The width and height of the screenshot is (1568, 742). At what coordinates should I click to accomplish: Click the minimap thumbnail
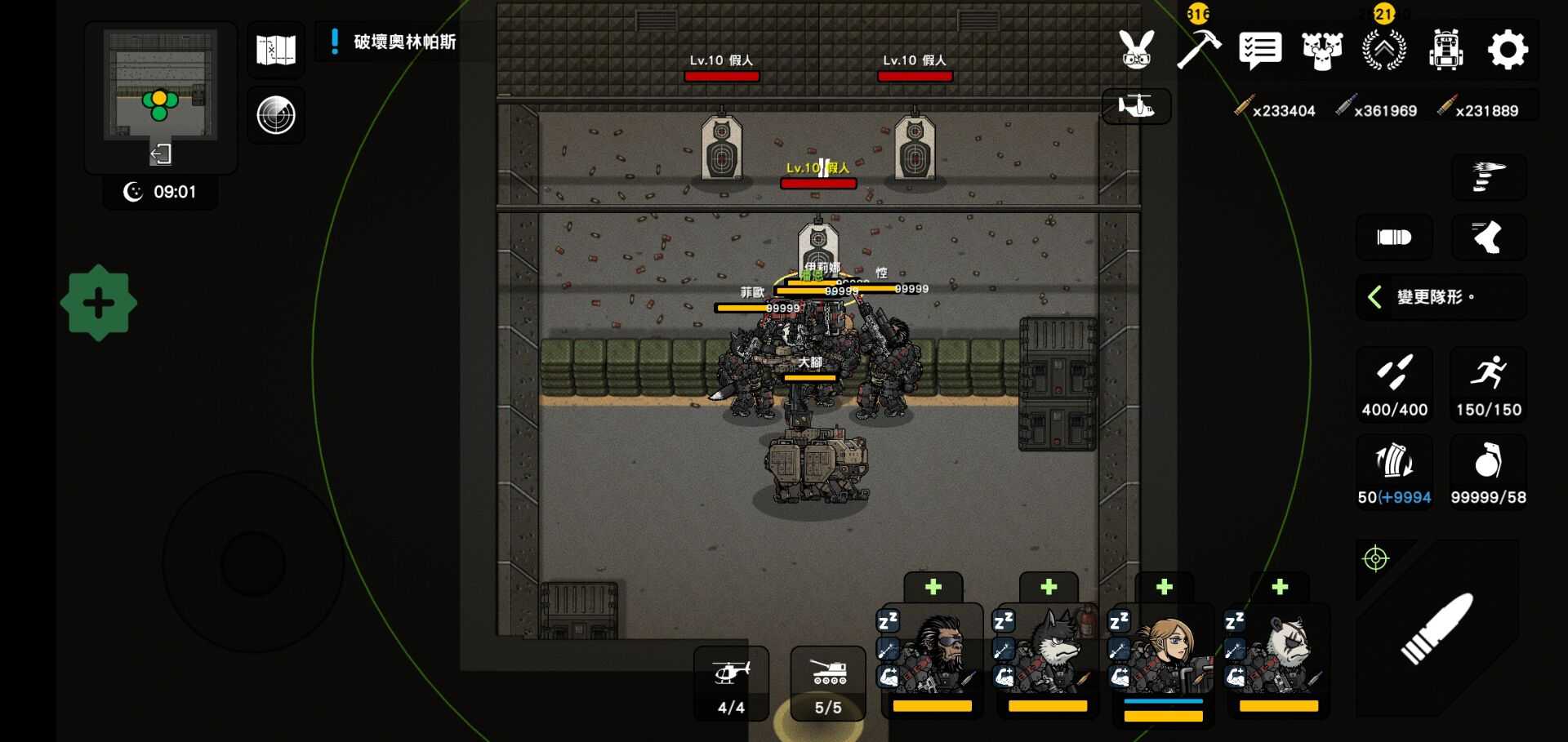point(161,85)
